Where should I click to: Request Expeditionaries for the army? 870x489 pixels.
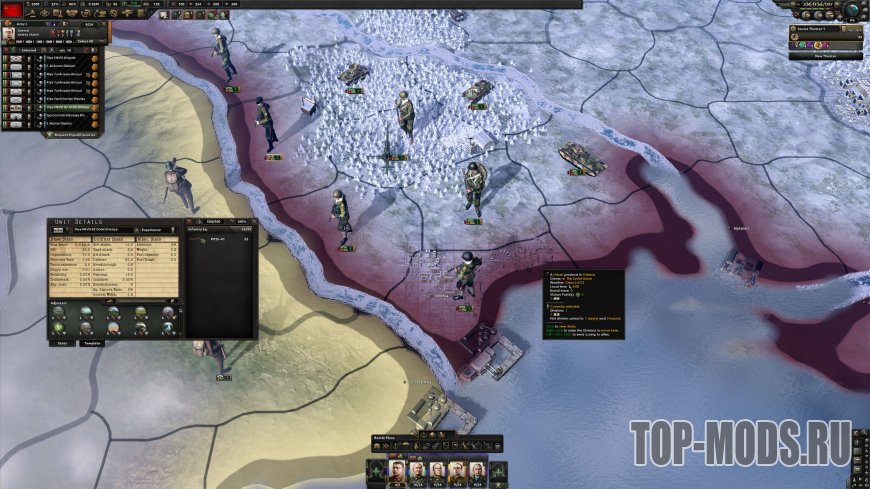coord(72,133)
